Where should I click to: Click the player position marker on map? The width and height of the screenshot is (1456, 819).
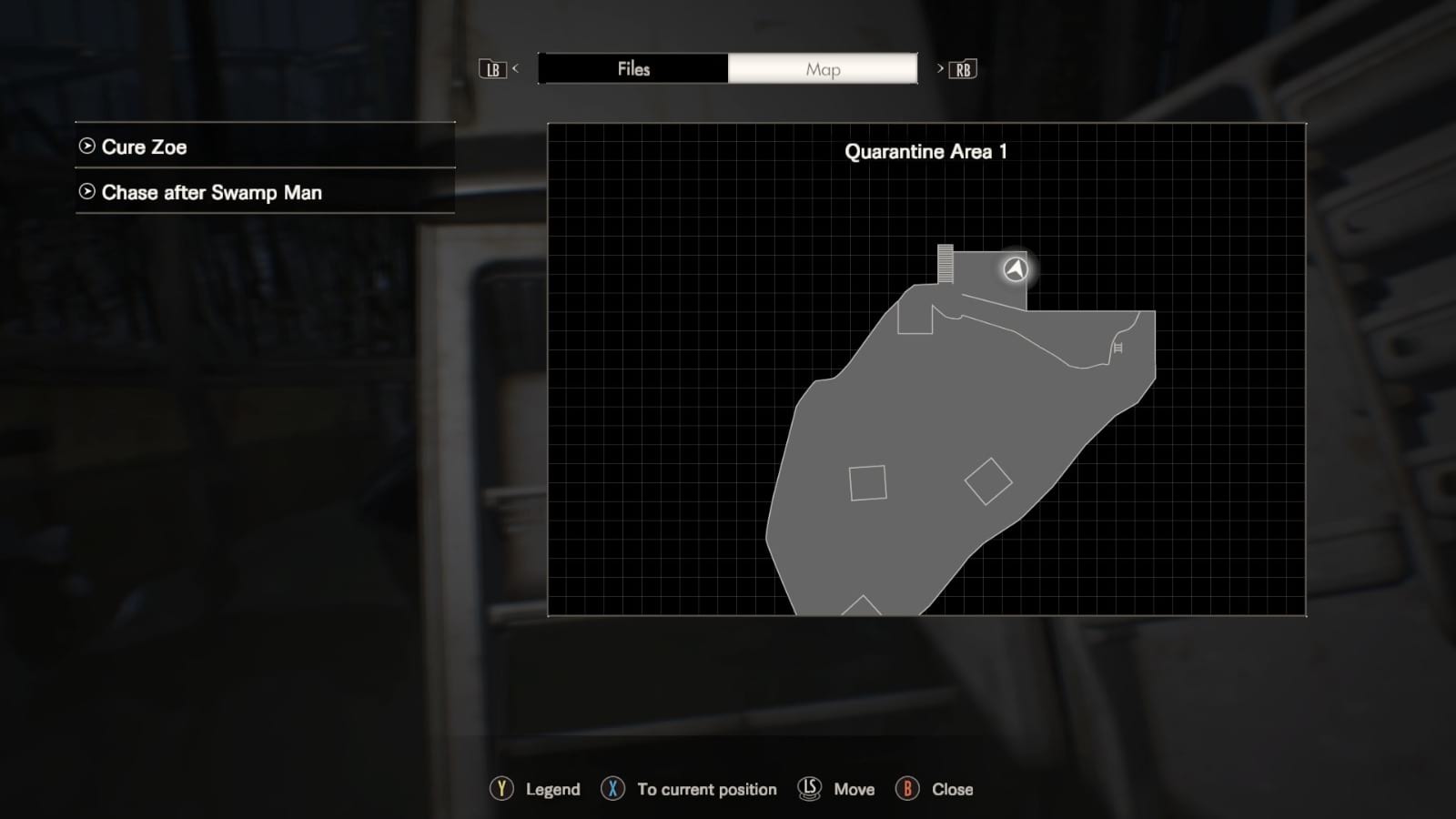(x=1016, y=269)
